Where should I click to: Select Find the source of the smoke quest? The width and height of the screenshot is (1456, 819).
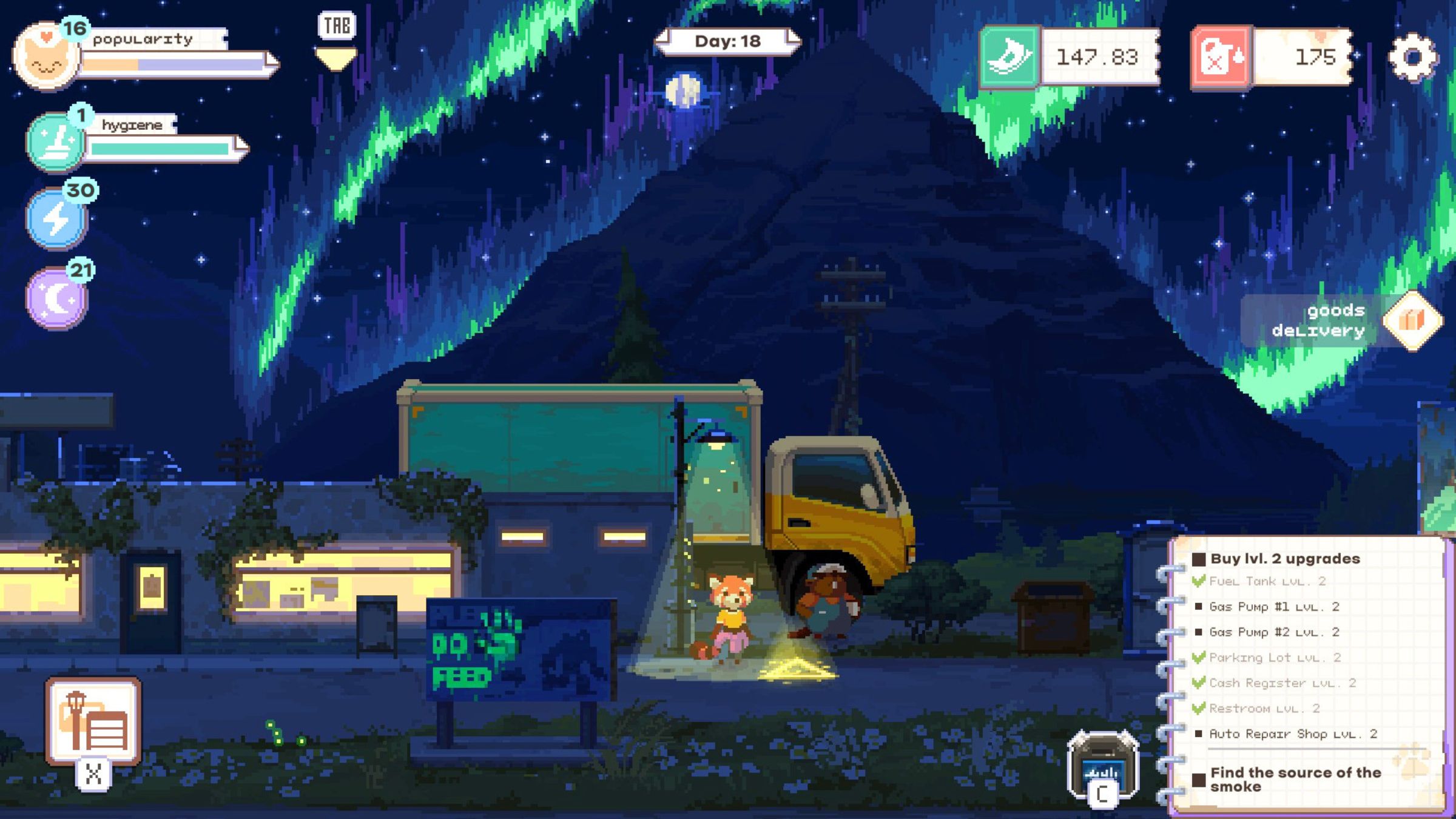(1295, 779)
